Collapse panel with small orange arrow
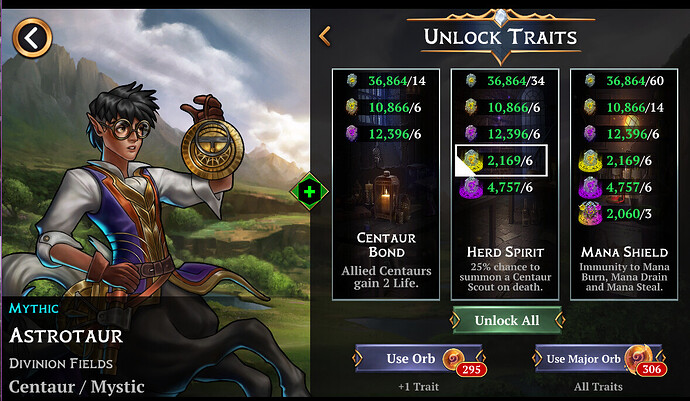Screen dimensions: 690x401 tap(325, 37)
